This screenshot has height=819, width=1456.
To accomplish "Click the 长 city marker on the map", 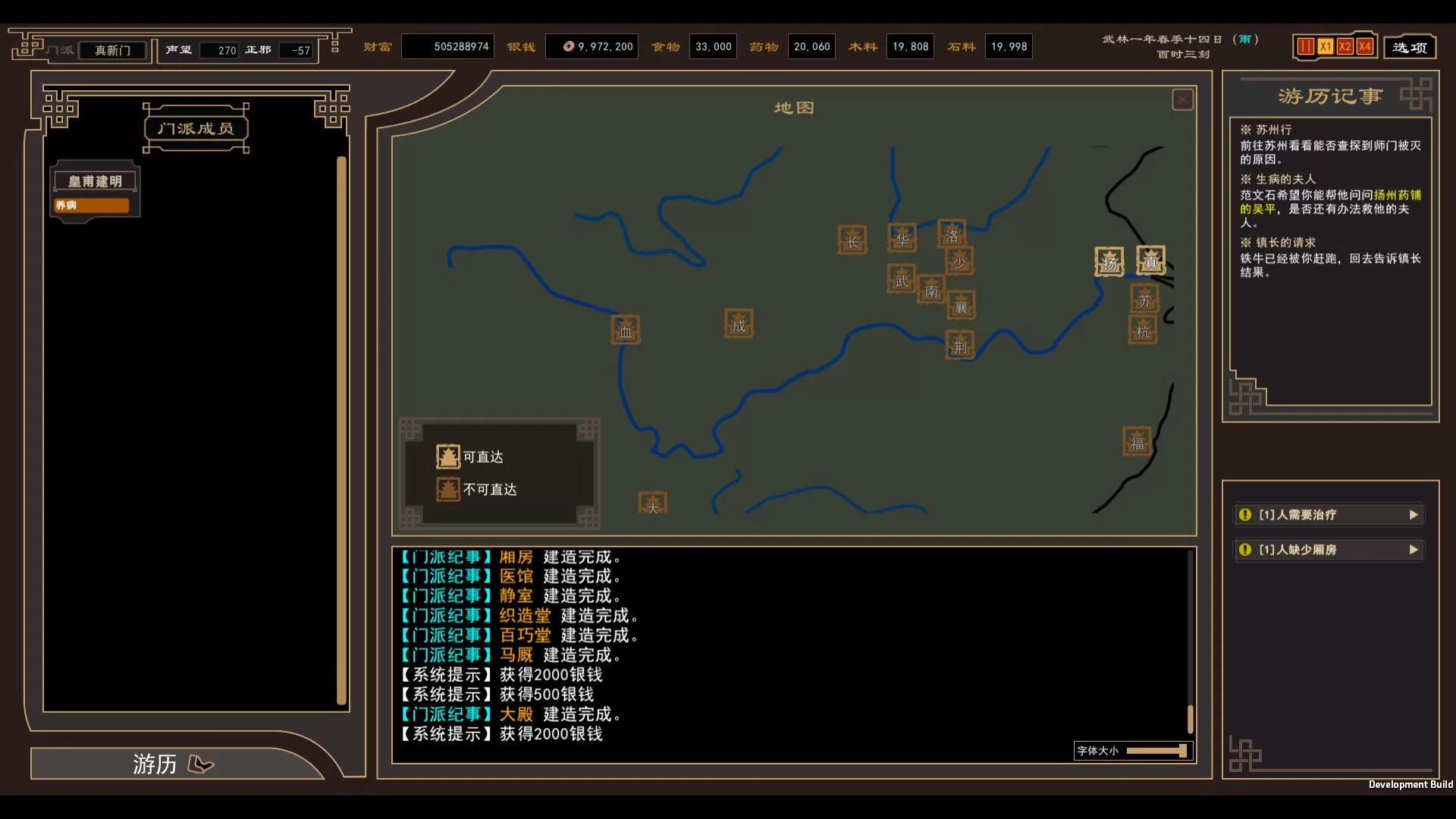I will tap(852, 240).
